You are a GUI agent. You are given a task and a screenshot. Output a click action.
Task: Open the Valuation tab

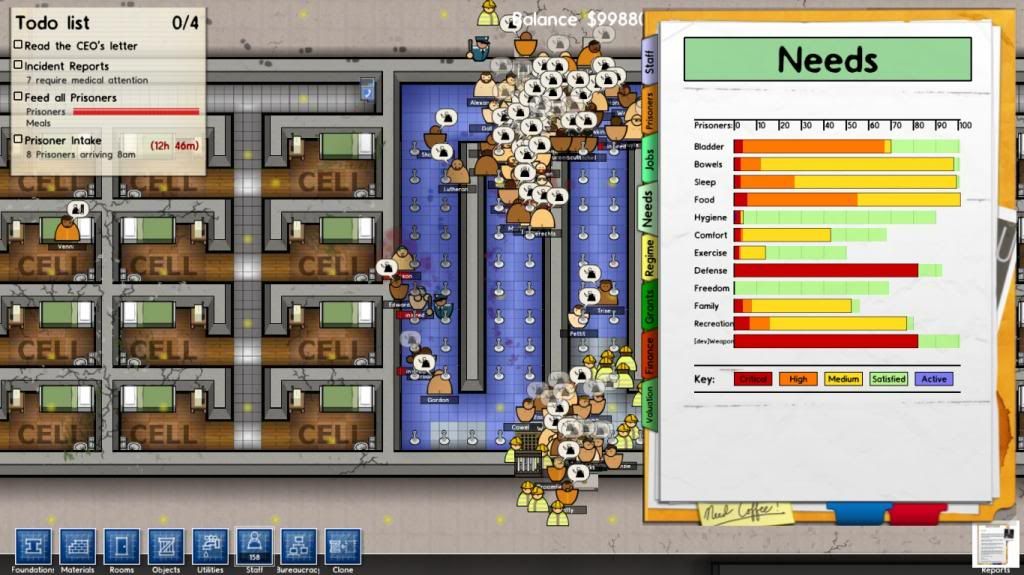[x=649, y=405]
